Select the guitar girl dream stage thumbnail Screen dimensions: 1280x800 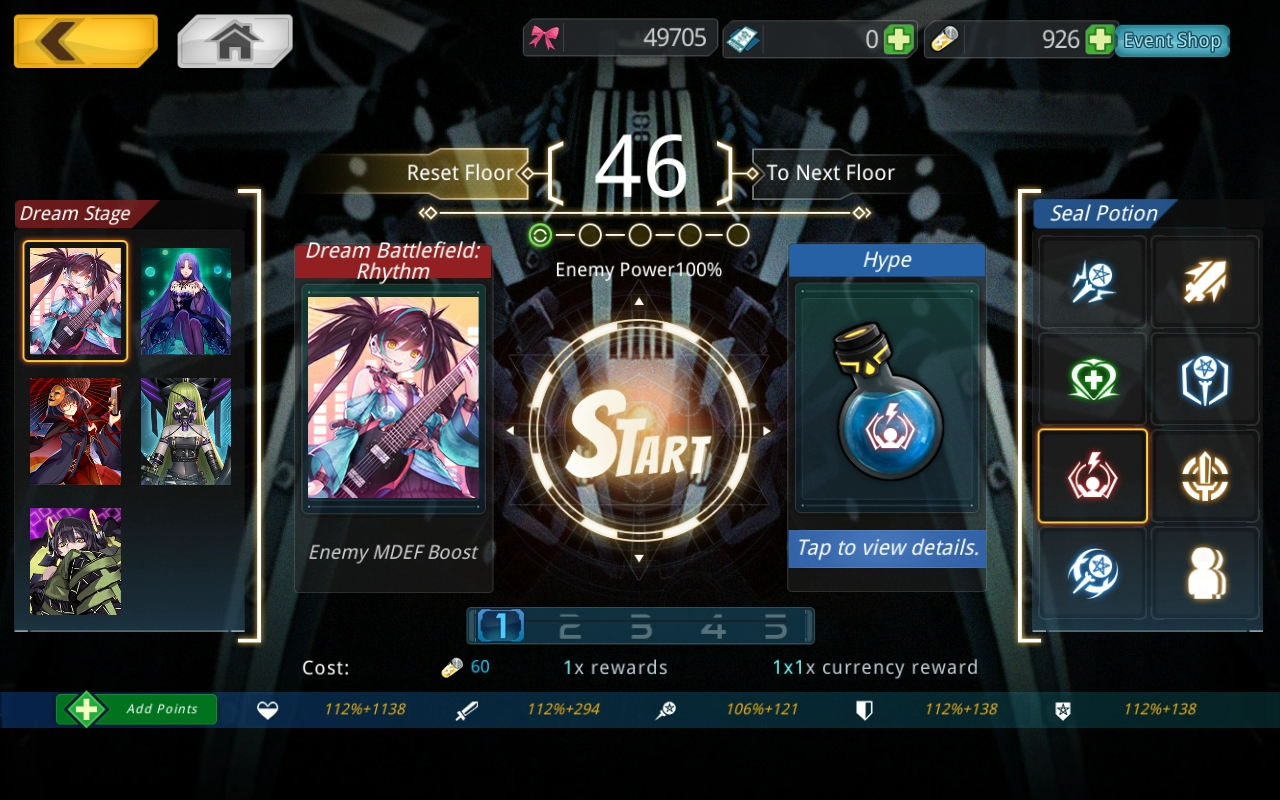75,301
